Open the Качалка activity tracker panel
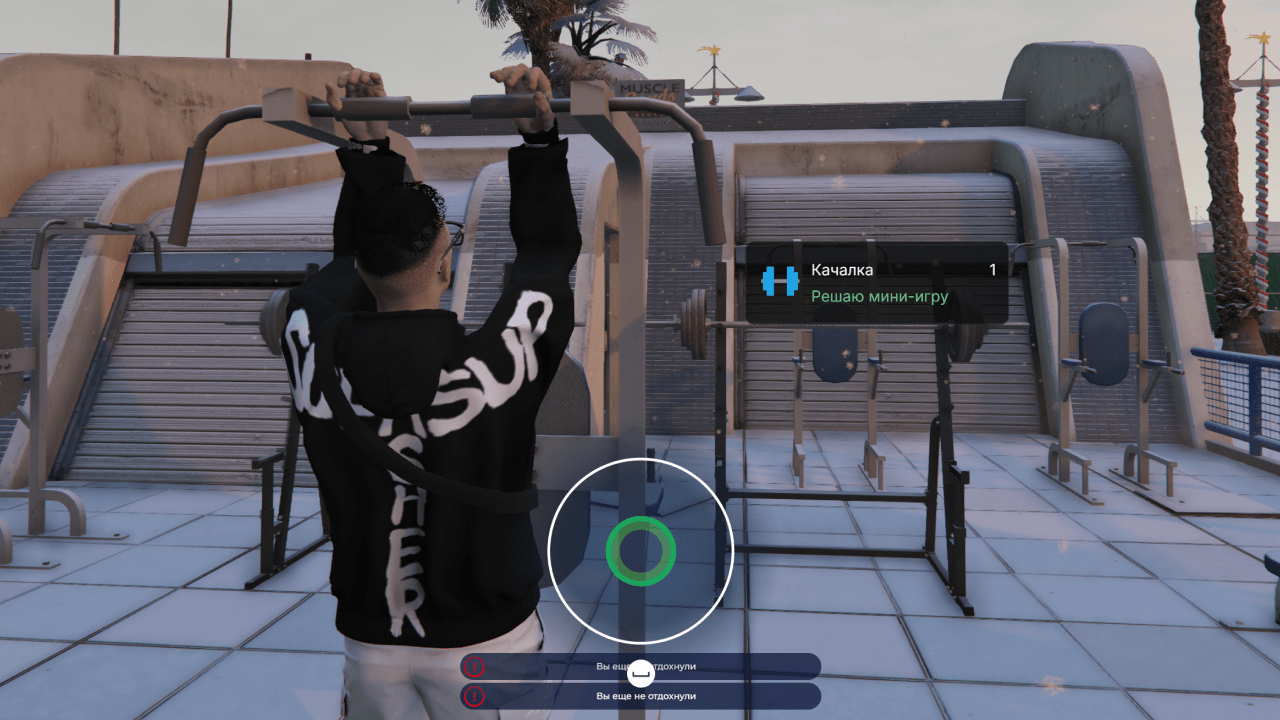 (x=877, y=283)
